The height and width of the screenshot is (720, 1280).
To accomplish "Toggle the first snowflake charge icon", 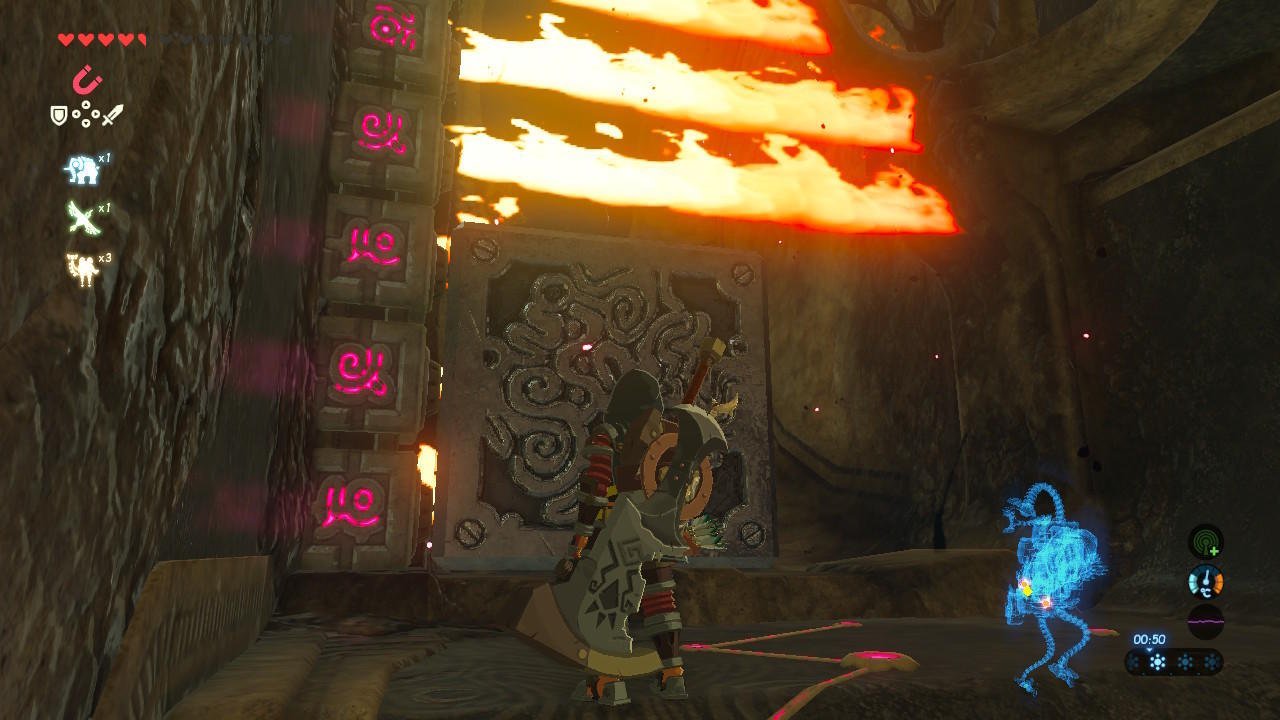I will click(x=1133, y=661).
